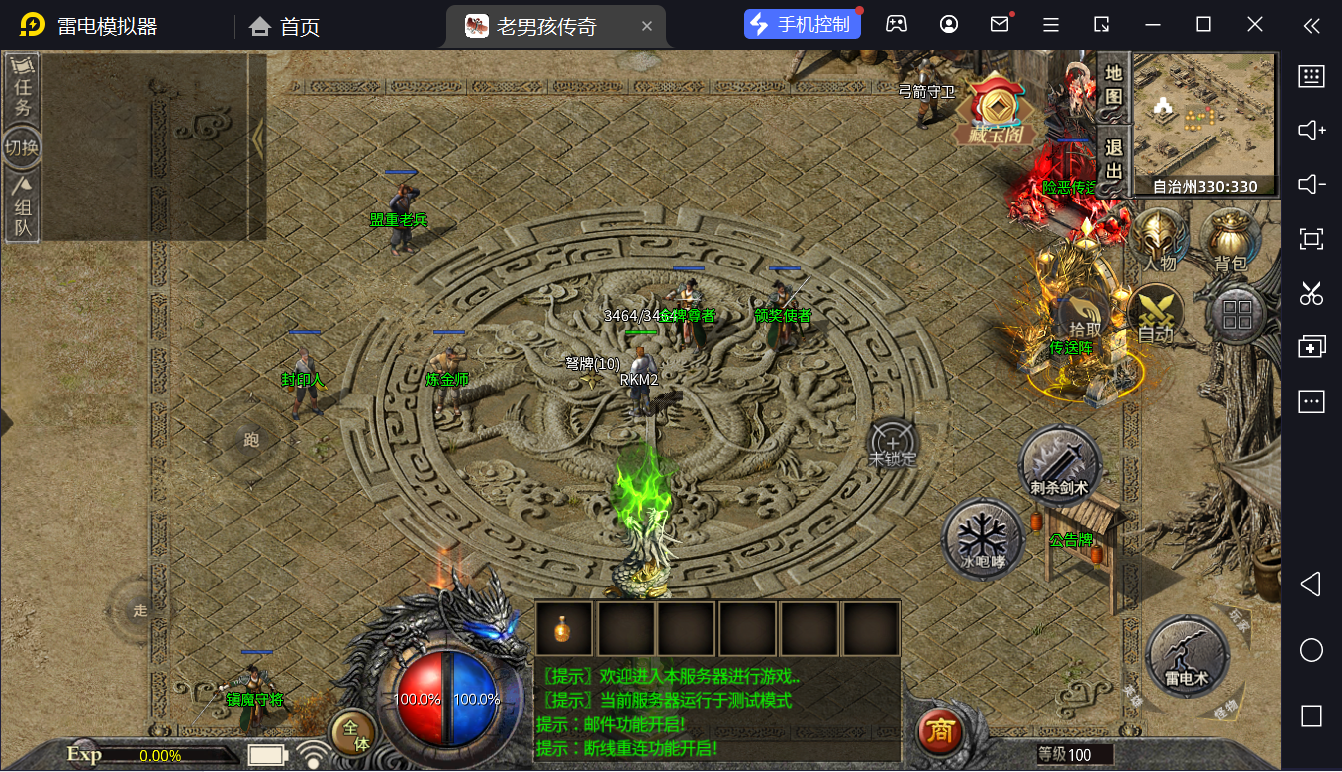Click the 切换 switch button
Viewport: 1342px width, 772px height.
tap(22, 148)
